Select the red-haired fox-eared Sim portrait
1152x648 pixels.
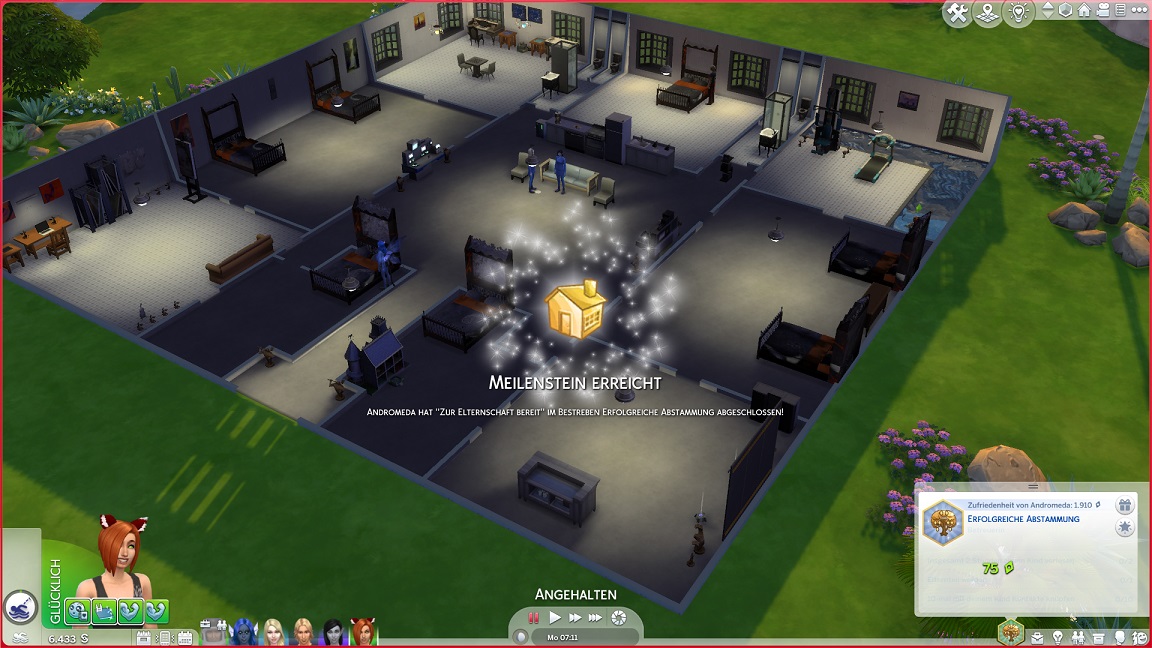pos(362,632)
